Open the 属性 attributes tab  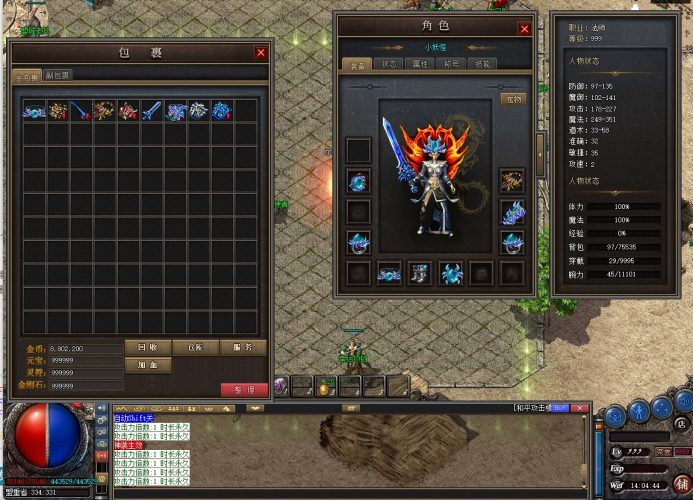420,63
